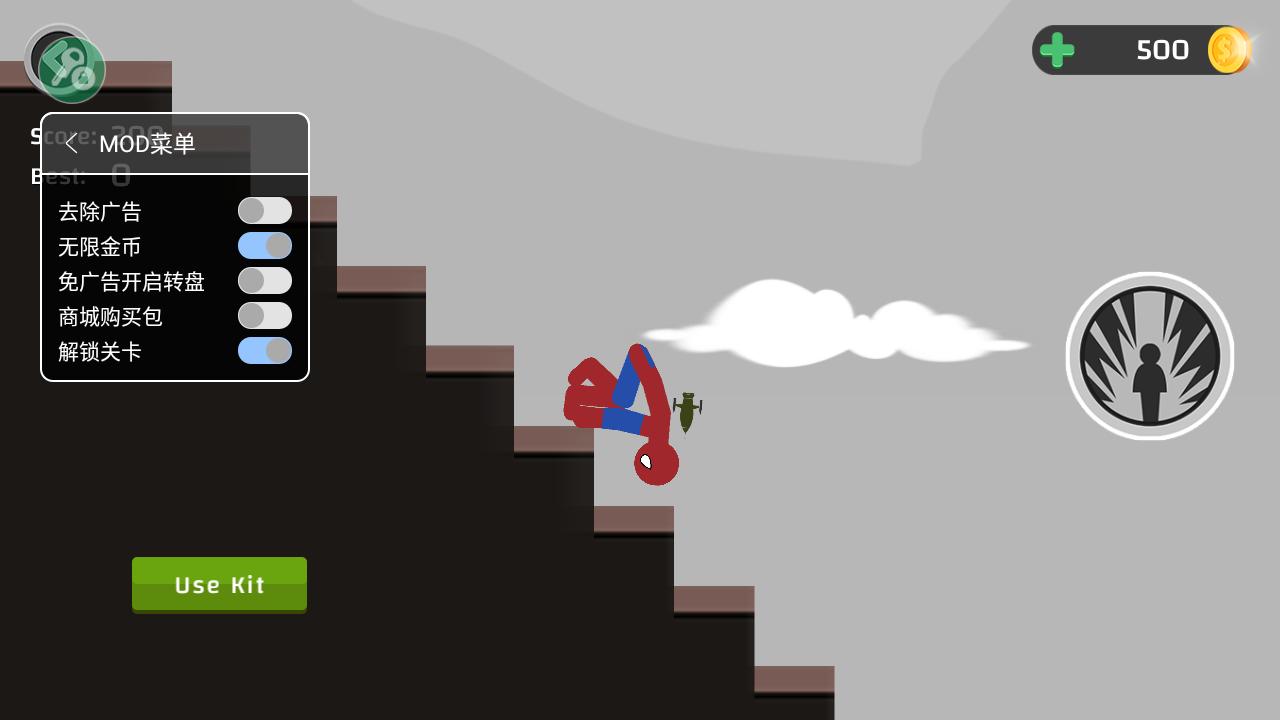This screenshot has height=720, width=1280.
Task: Tap the circular character badge in top-left corner
Action: [65, 62]
